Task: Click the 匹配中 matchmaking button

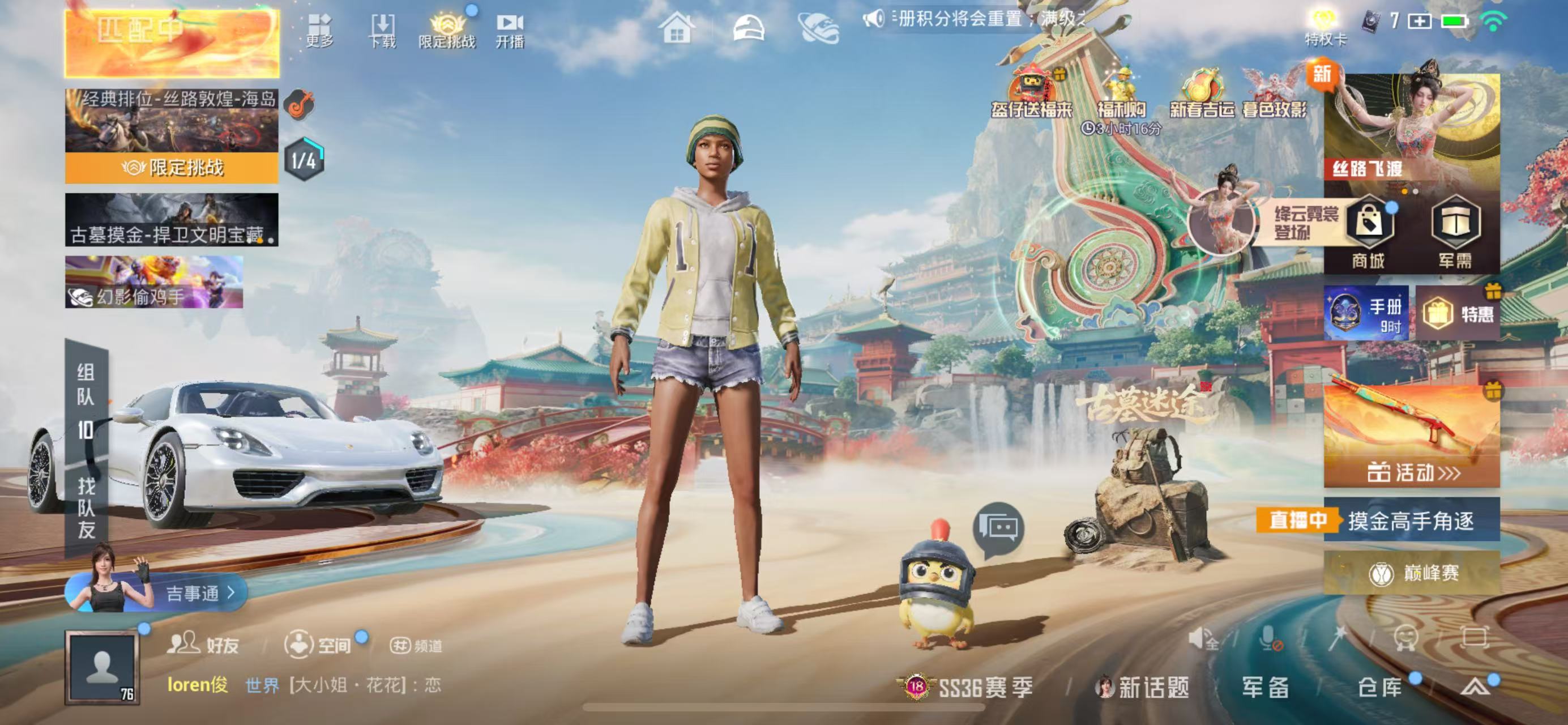Action: pyautogui.click(x=172, y=42)
